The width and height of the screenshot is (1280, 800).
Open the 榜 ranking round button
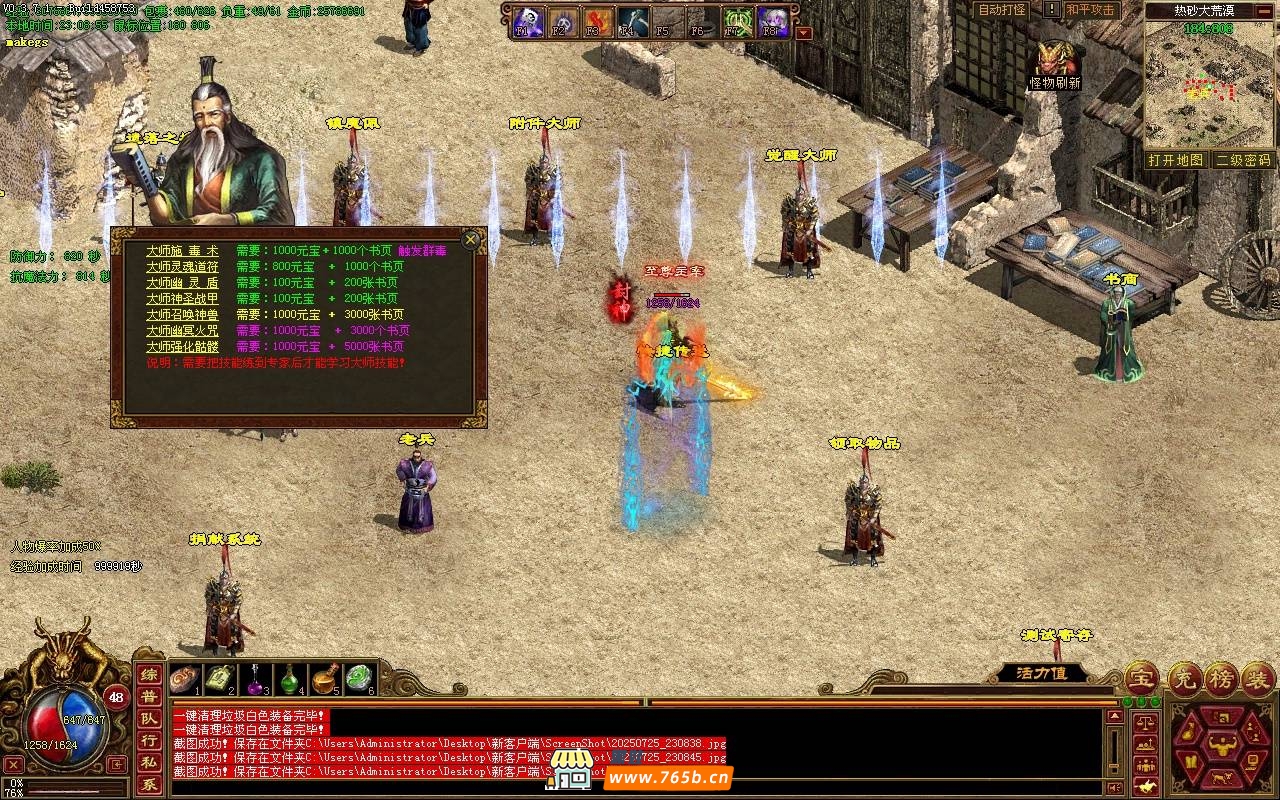coord(1220,678)
